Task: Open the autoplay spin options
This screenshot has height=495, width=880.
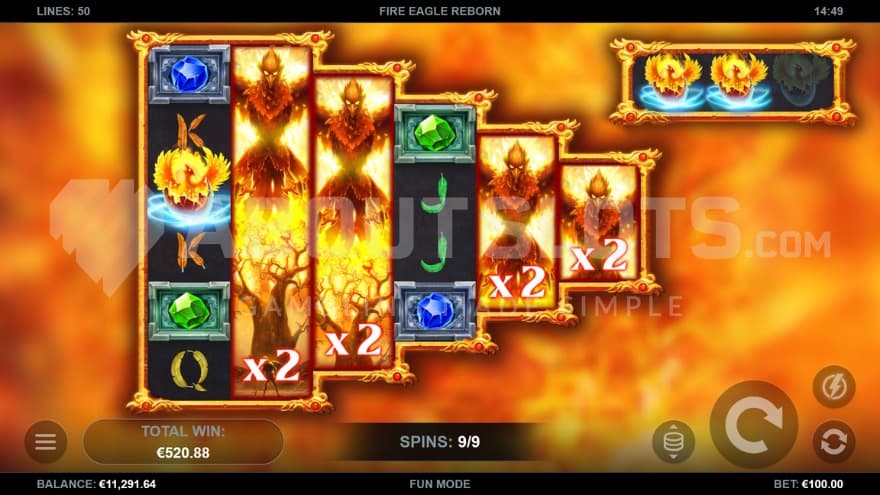Action: 833,441
